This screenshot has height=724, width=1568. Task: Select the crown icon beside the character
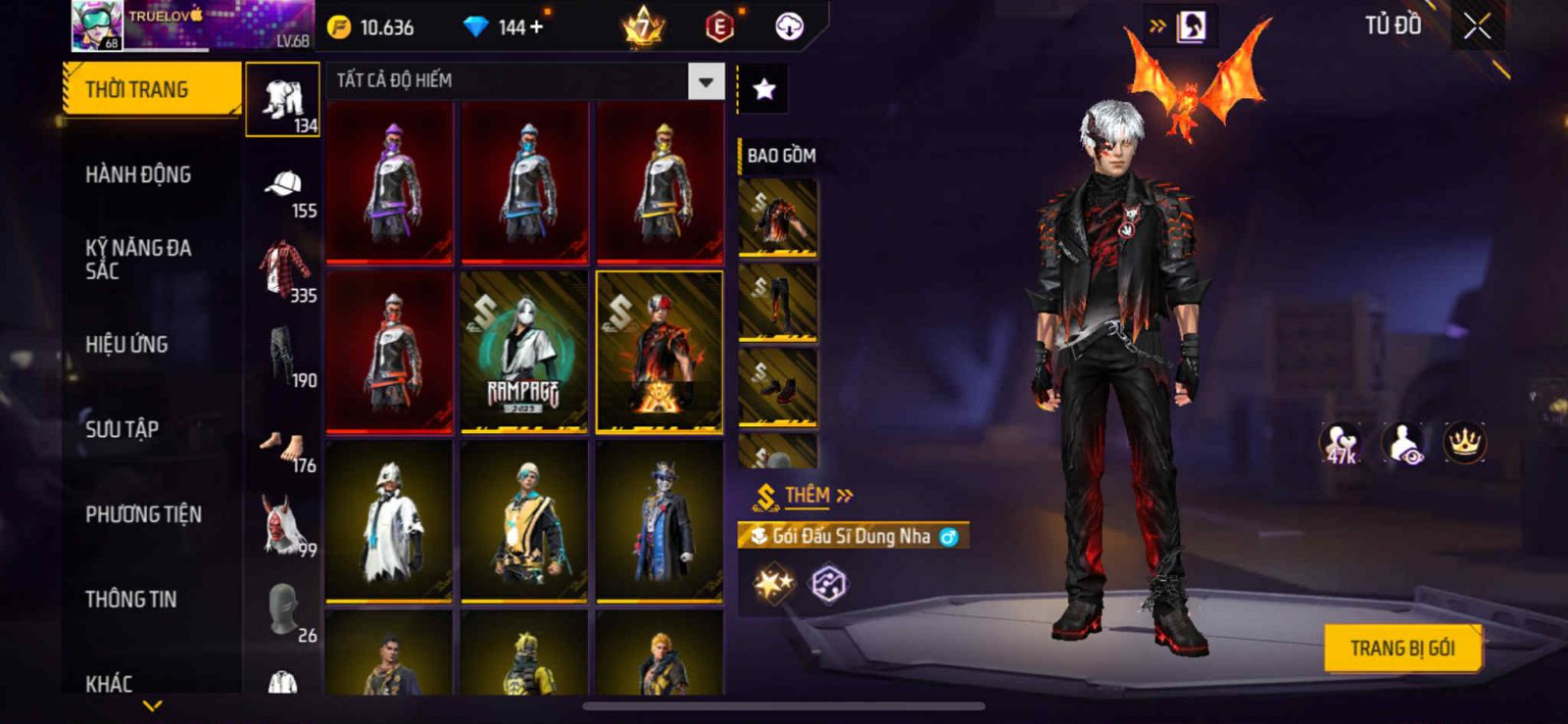1464,443
